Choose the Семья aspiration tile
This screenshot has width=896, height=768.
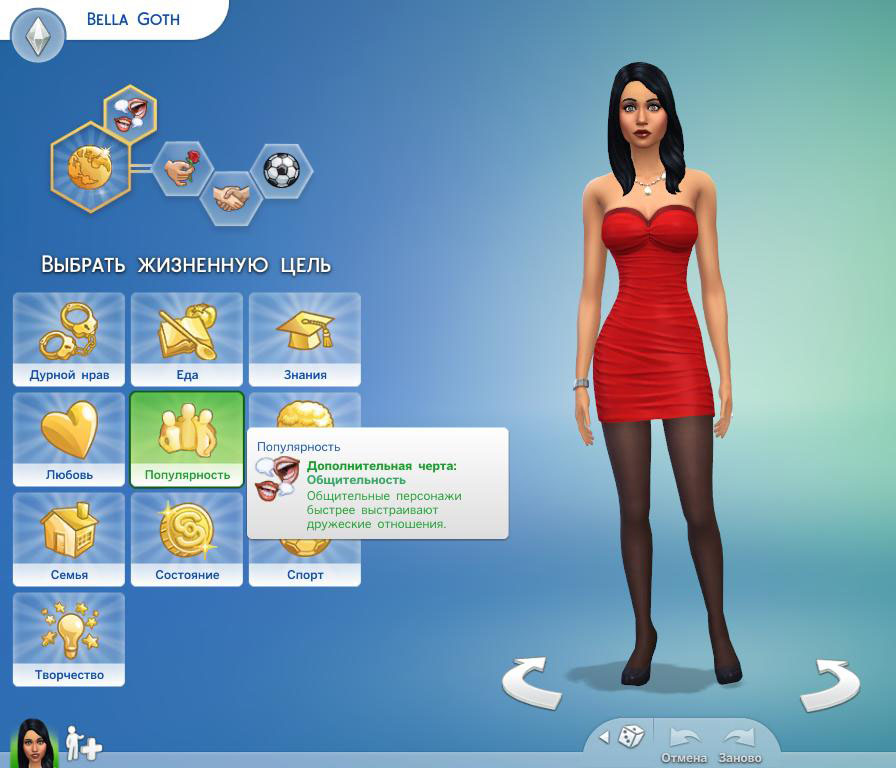pyautogui.click(x=69, y=539)
